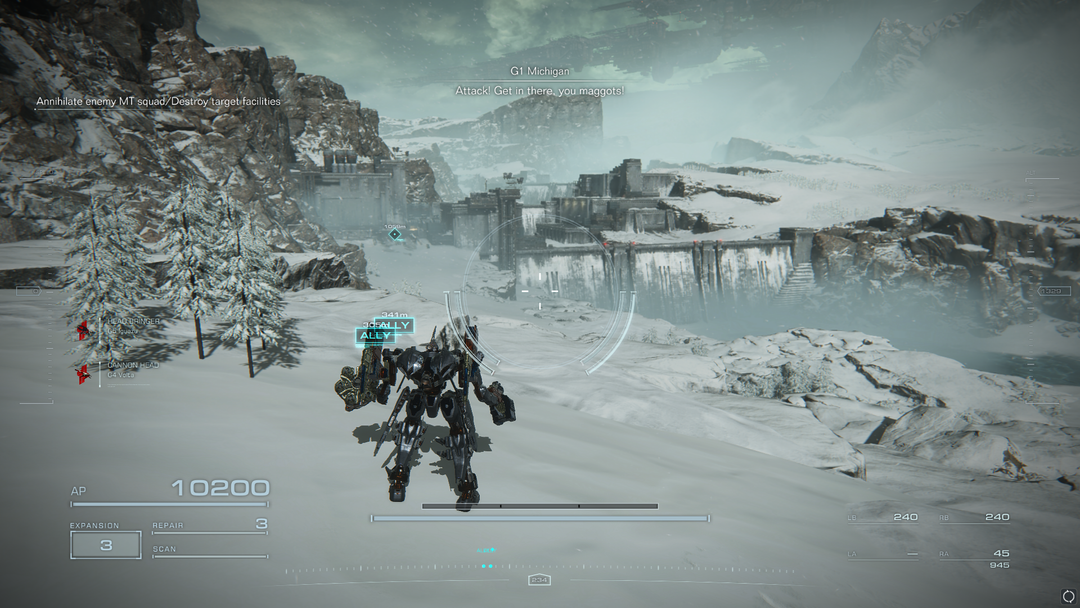Screen dimensions: 1080x608
Task: Select the mission objective text
Action: [x=158, y=102]
